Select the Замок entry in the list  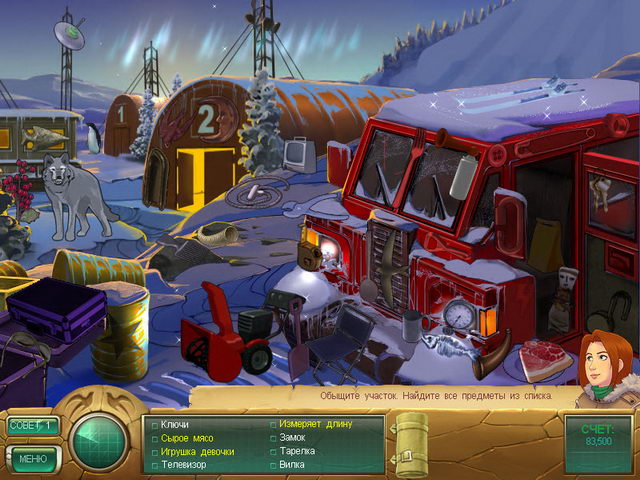coord(293,438)
